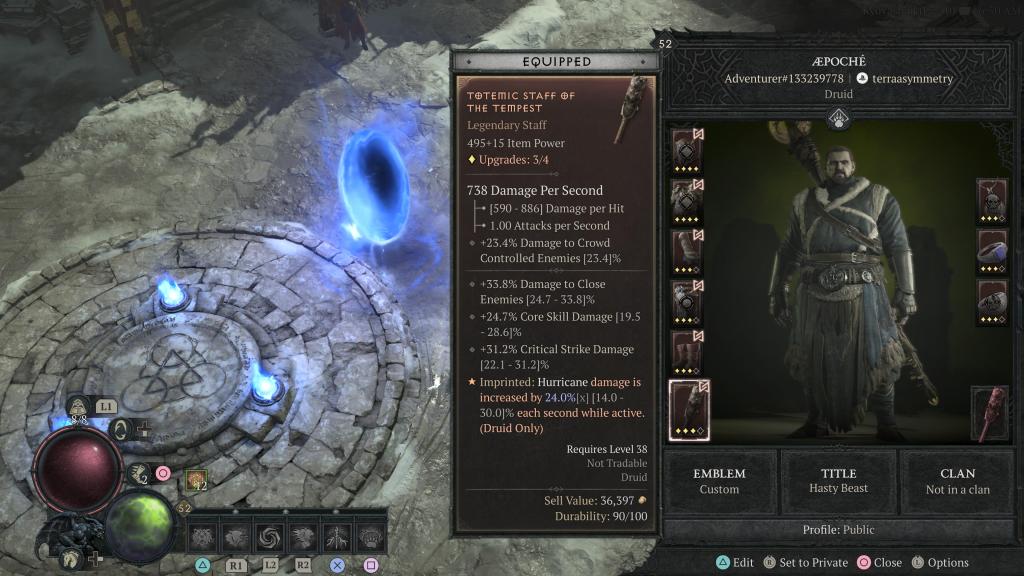Select the highlighted Totemic Staff weapon slot

click(687, 410)
